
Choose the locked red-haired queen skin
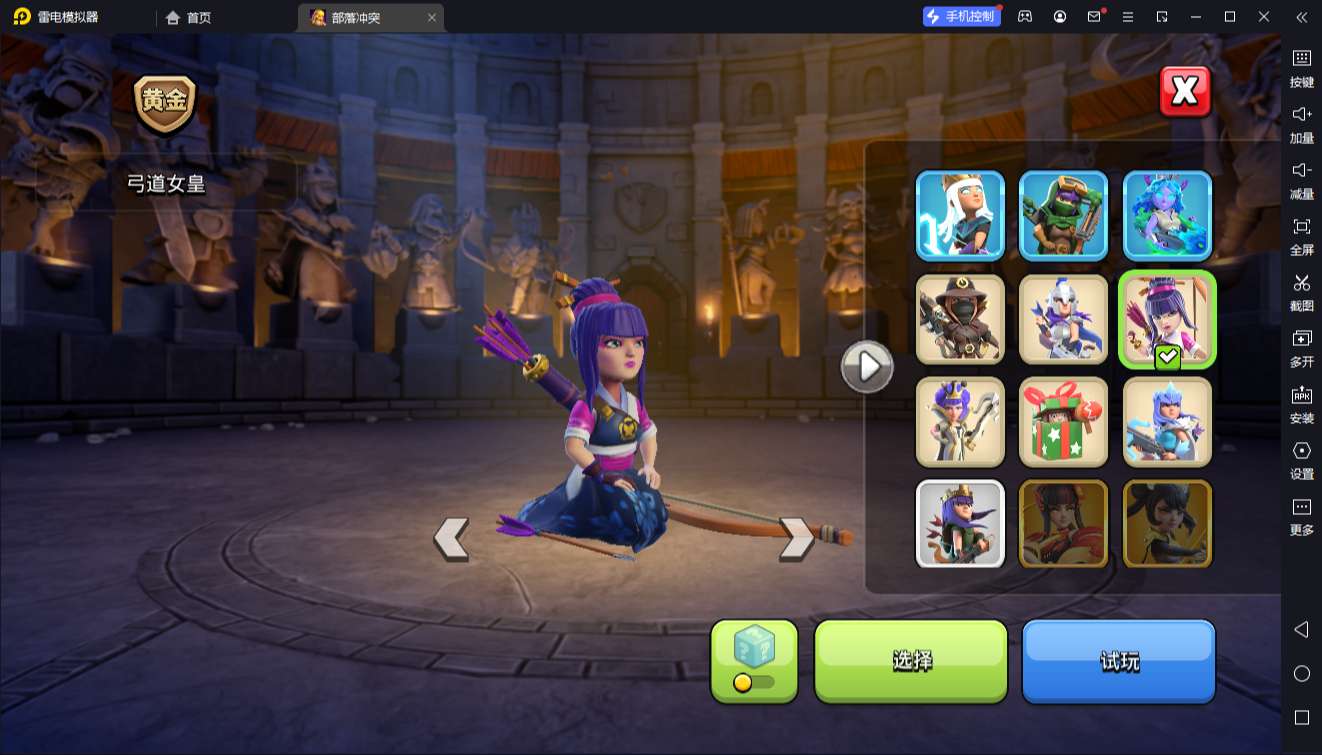[1063, 524]
